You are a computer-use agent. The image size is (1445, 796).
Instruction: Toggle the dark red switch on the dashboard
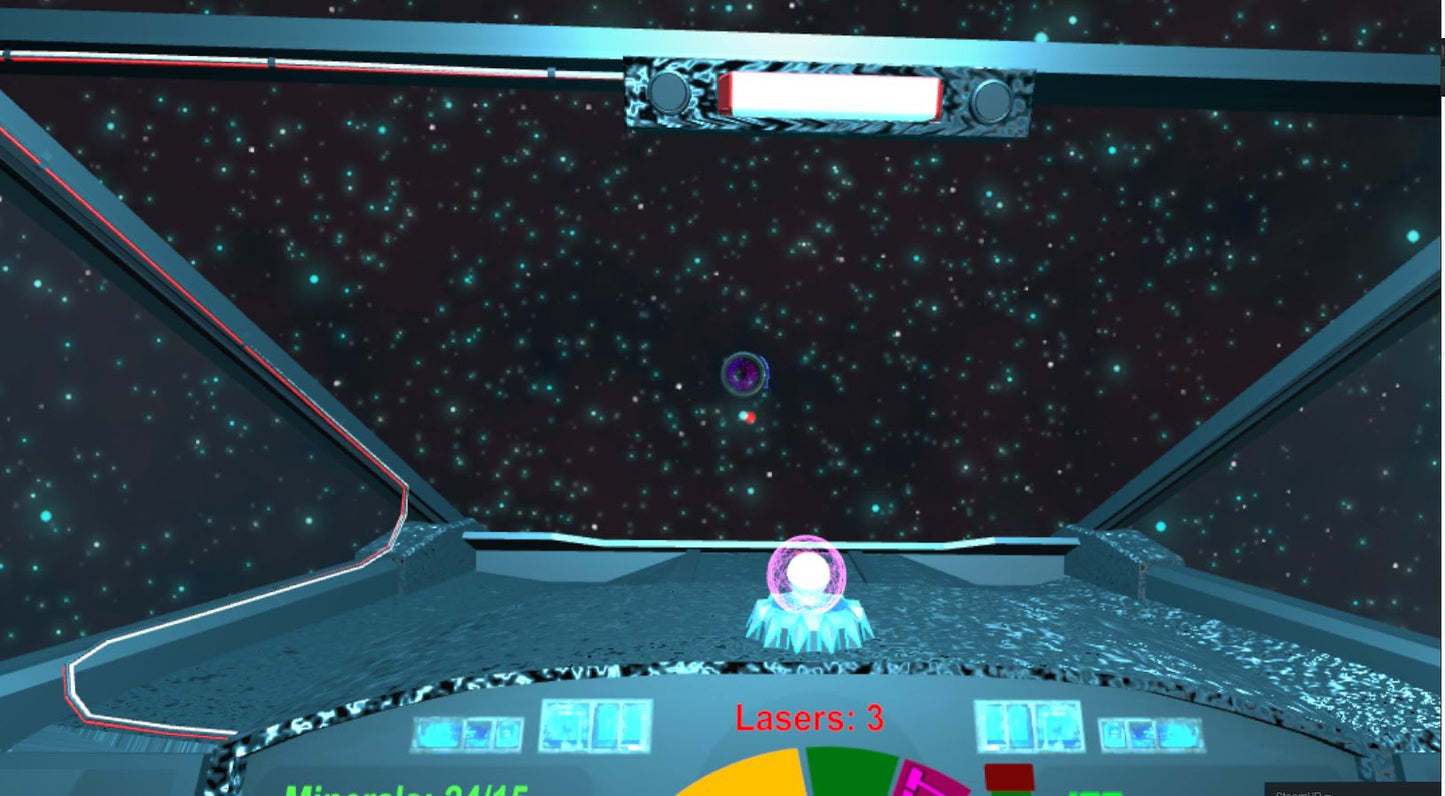[x=1008, y=776]
